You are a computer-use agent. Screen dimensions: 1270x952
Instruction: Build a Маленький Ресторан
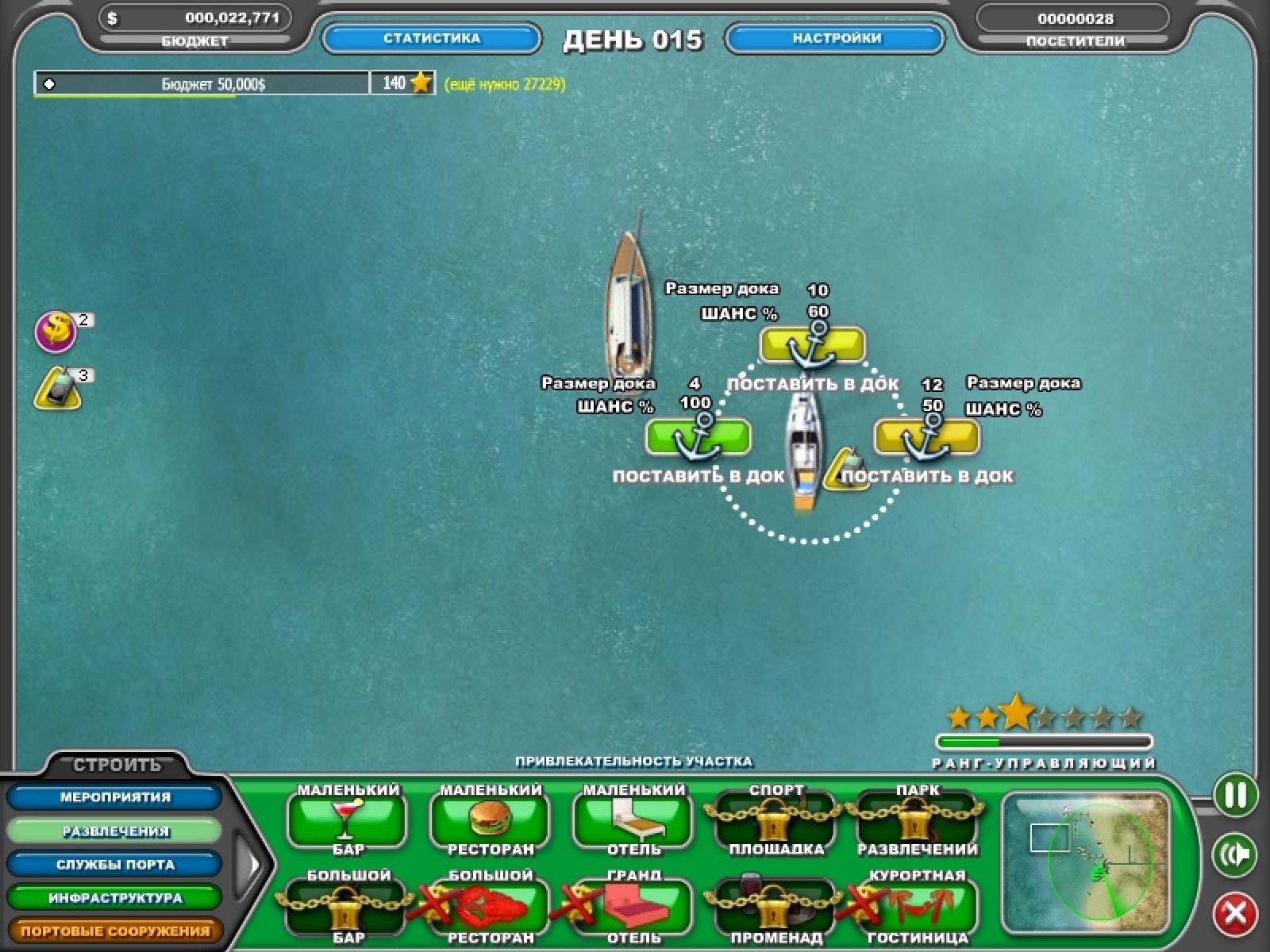(490, 820)
